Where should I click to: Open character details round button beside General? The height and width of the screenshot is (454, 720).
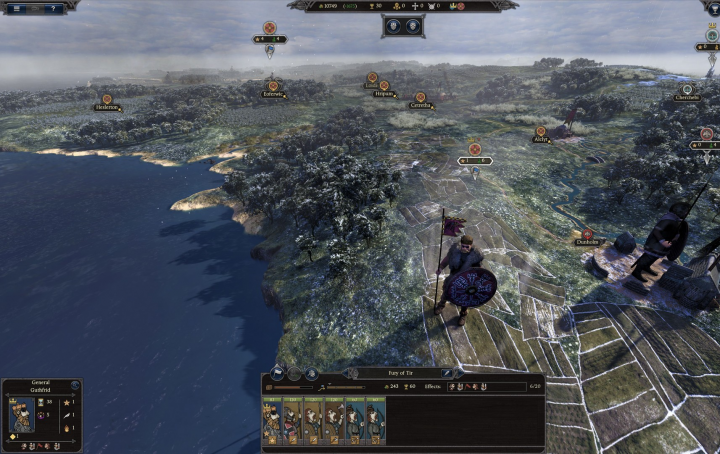pos(74,384)
